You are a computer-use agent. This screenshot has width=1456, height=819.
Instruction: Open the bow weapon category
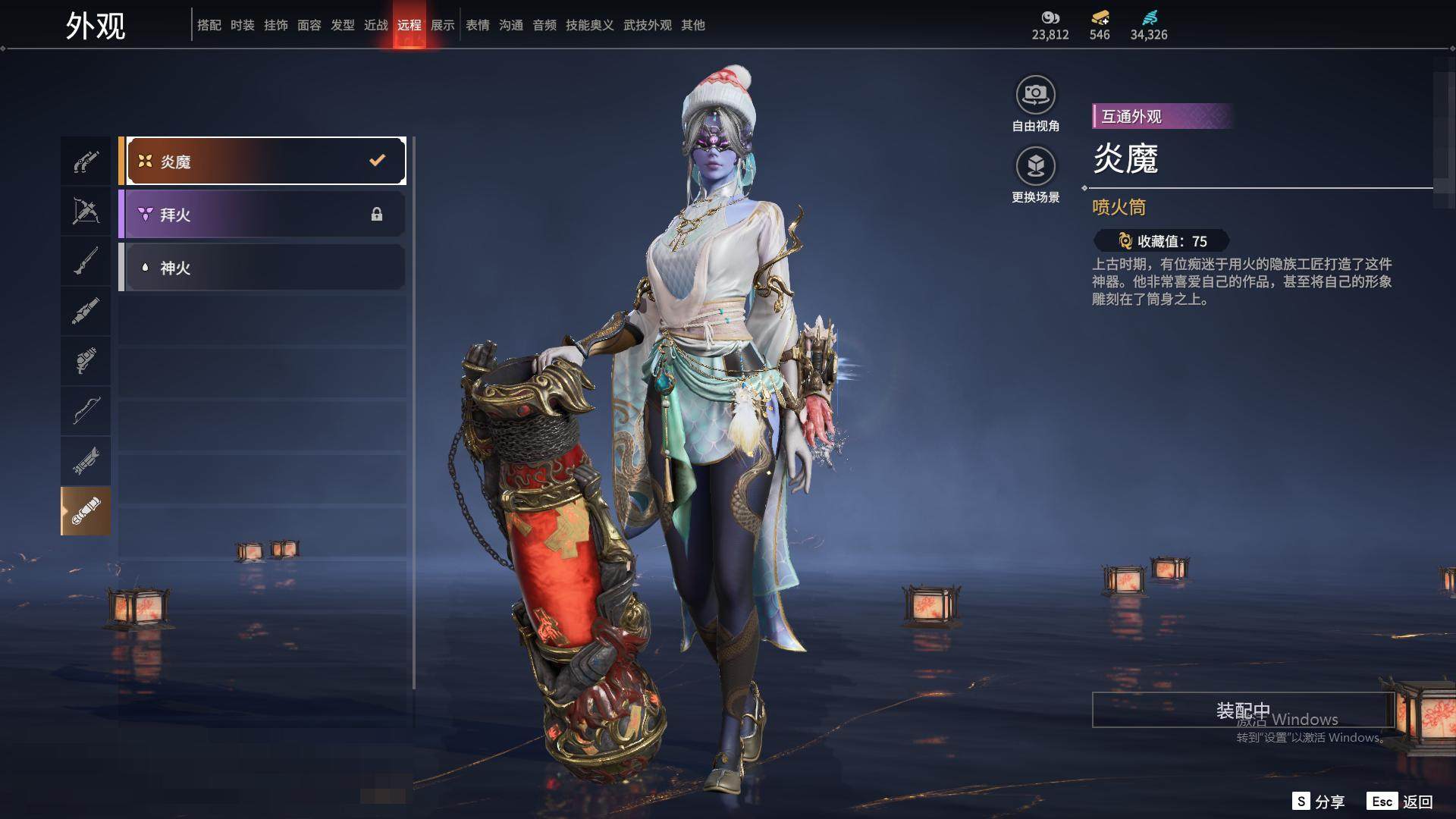click(x=86, y=411)
